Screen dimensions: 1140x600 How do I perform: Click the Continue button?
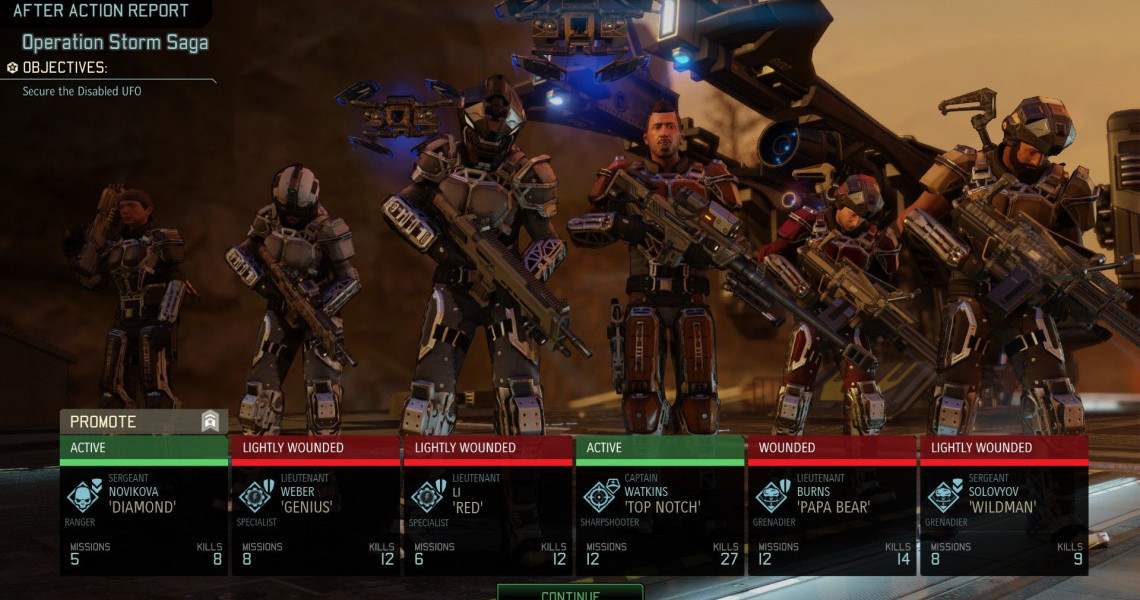click(x=570, y=593)
